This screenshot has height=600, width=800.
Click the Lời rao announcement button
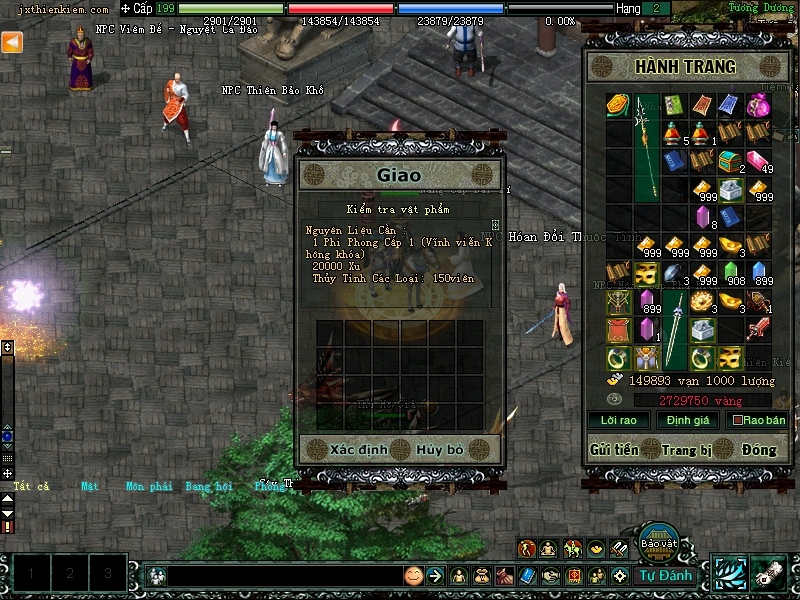[612, 421]
